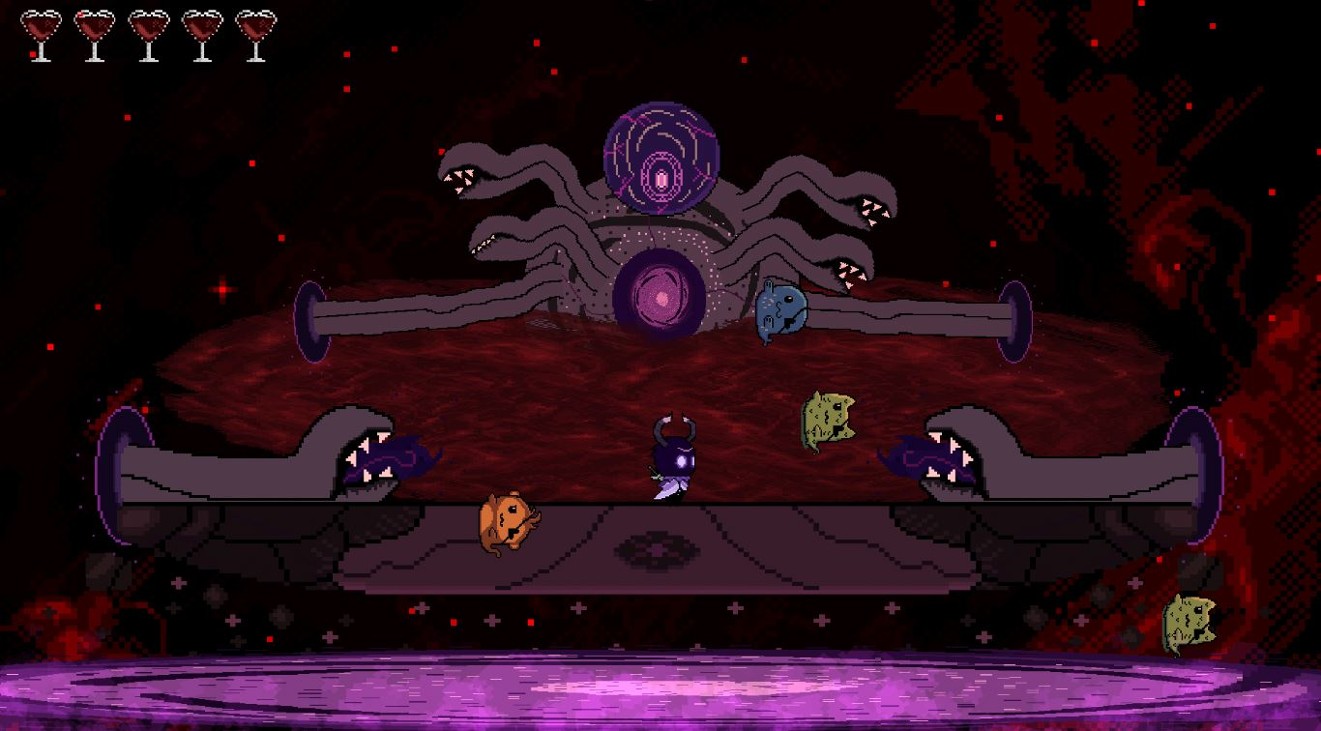
Task: Click the orange fish creature below the player
Action: [508, 522]
